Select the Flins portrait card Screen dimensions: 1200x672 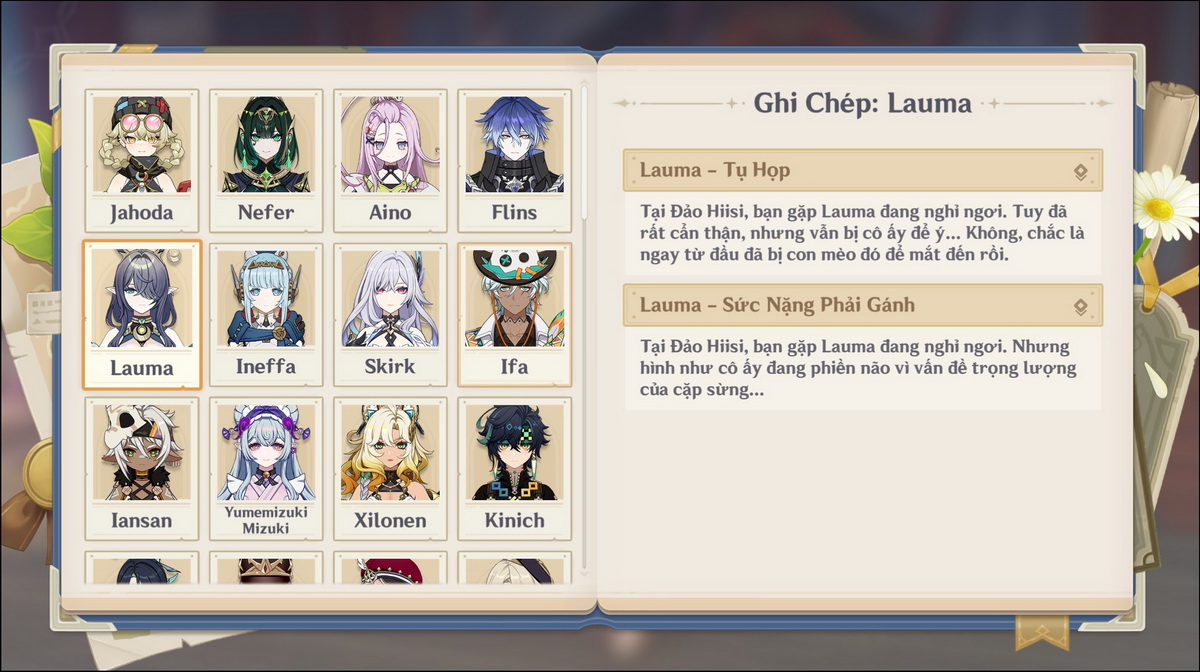[x=514, y=160]
